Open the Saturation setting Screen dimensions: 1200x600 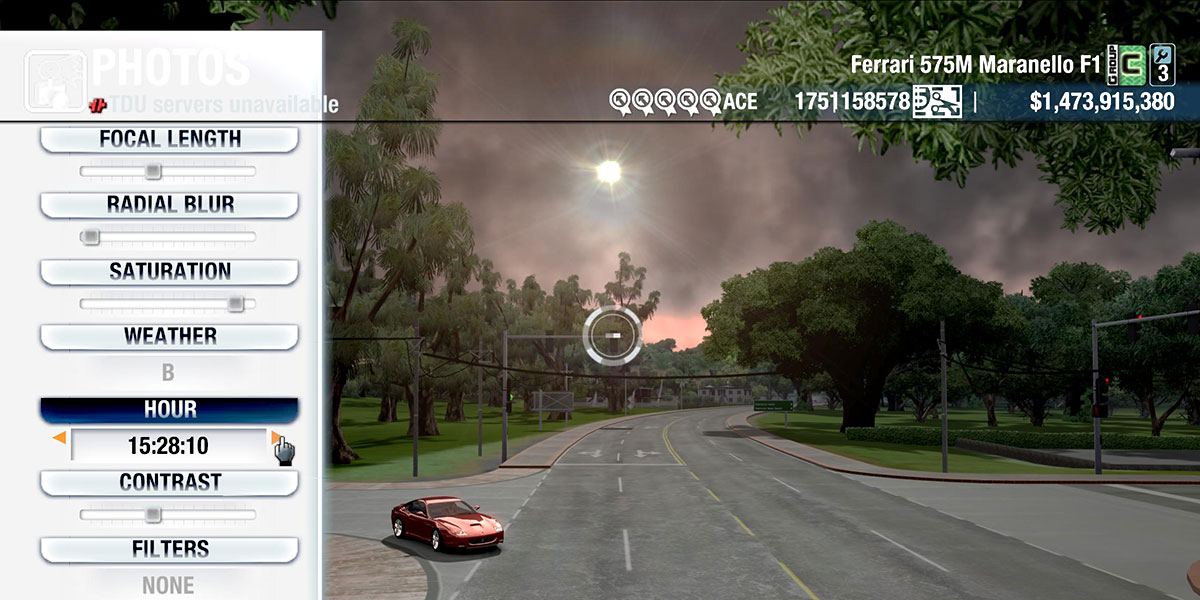pyautogui.click(x=169, y=271)
